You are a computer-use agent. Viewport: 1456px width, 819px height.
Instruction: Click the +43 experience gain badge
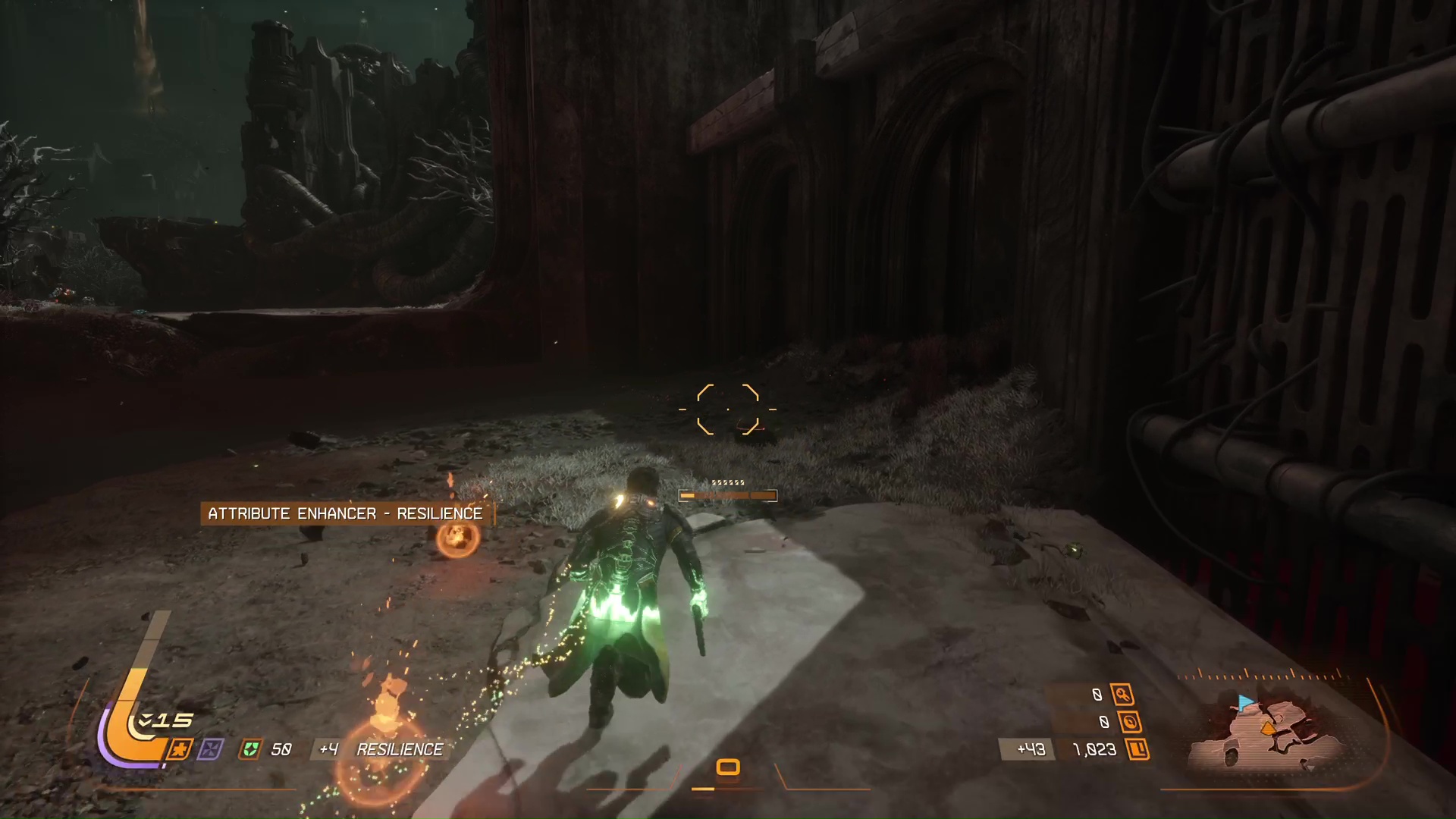pos(1028,748)
